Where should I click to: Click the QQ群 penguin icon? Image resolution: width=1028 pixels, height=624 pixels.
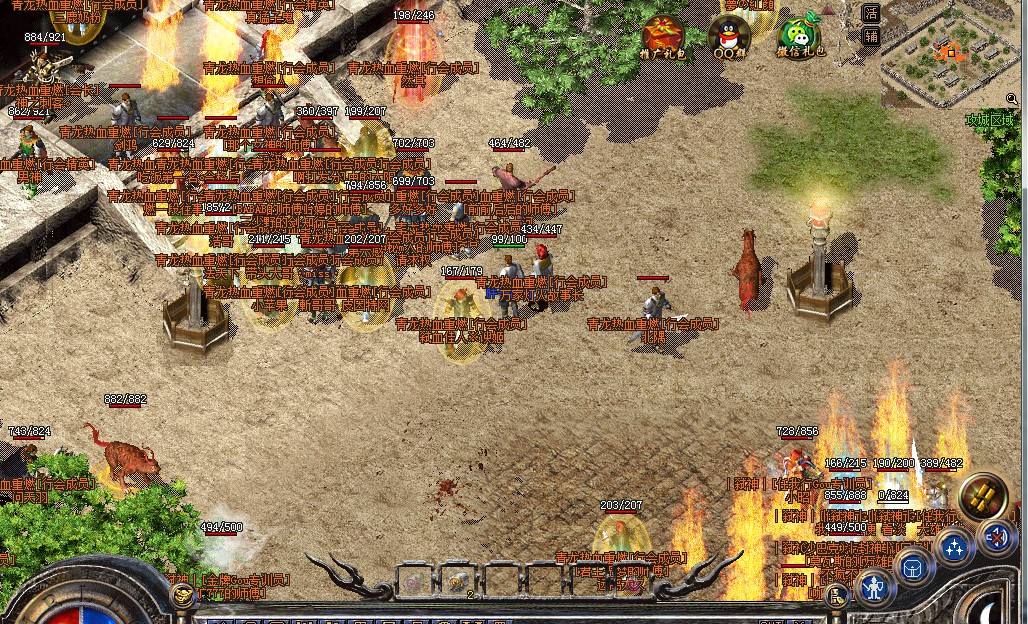[x=730, y=36]
